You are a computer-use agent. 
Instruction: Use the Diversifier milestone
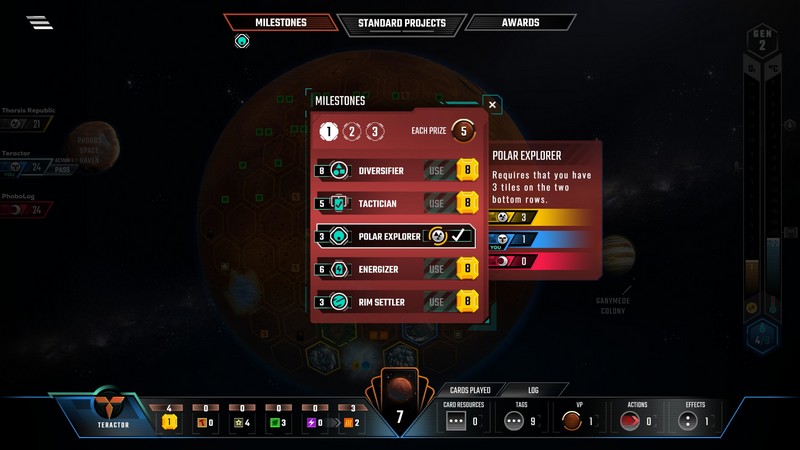coord(436,171)
